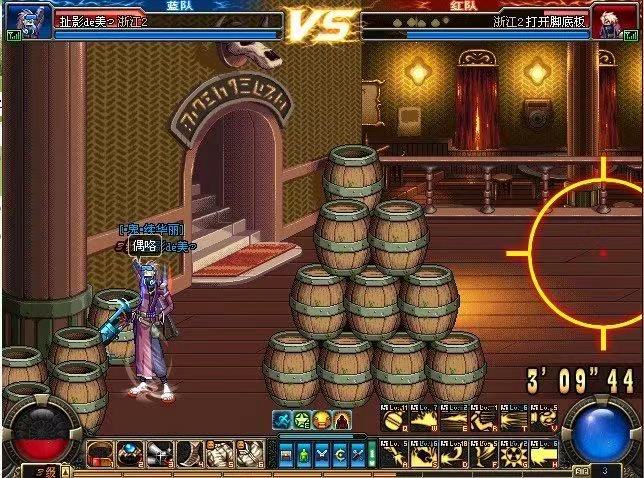This screenshot has height=478, width=644.
Task: Use the bandage item in quickslot 5
Action: pyautogui.click(x=216, y=454)
